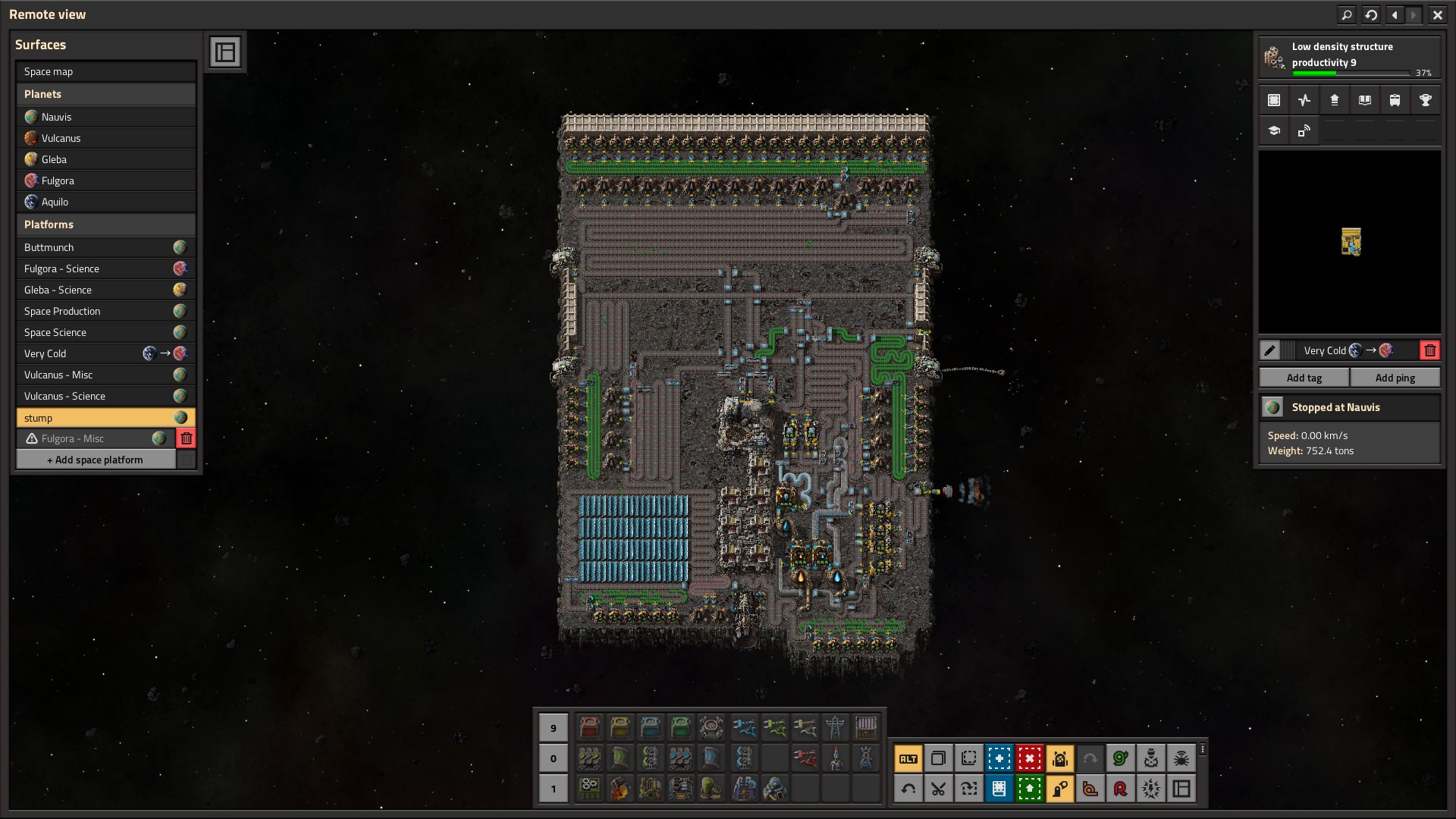Click the Add tag button
Screen dimensions: 1456x819
[x=1304, y=378]
